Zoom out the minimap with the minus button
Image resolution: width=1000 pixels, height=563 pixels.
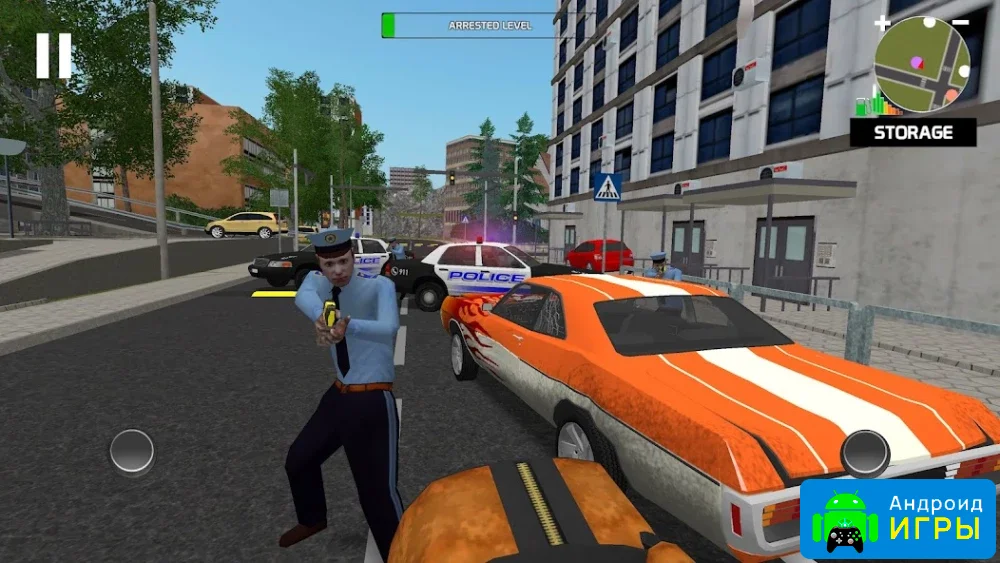point(960,22)
